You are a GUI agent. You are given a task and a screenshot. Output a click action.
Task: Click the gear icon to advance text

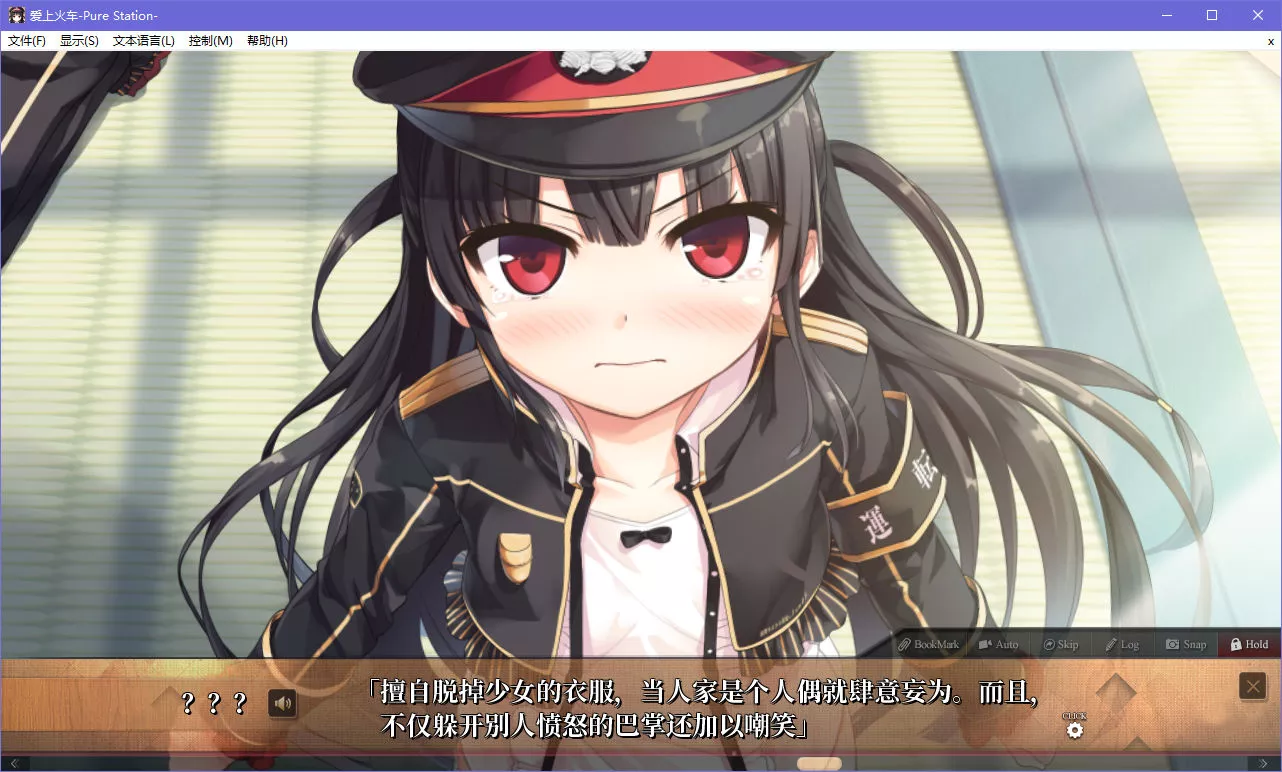1075,730
